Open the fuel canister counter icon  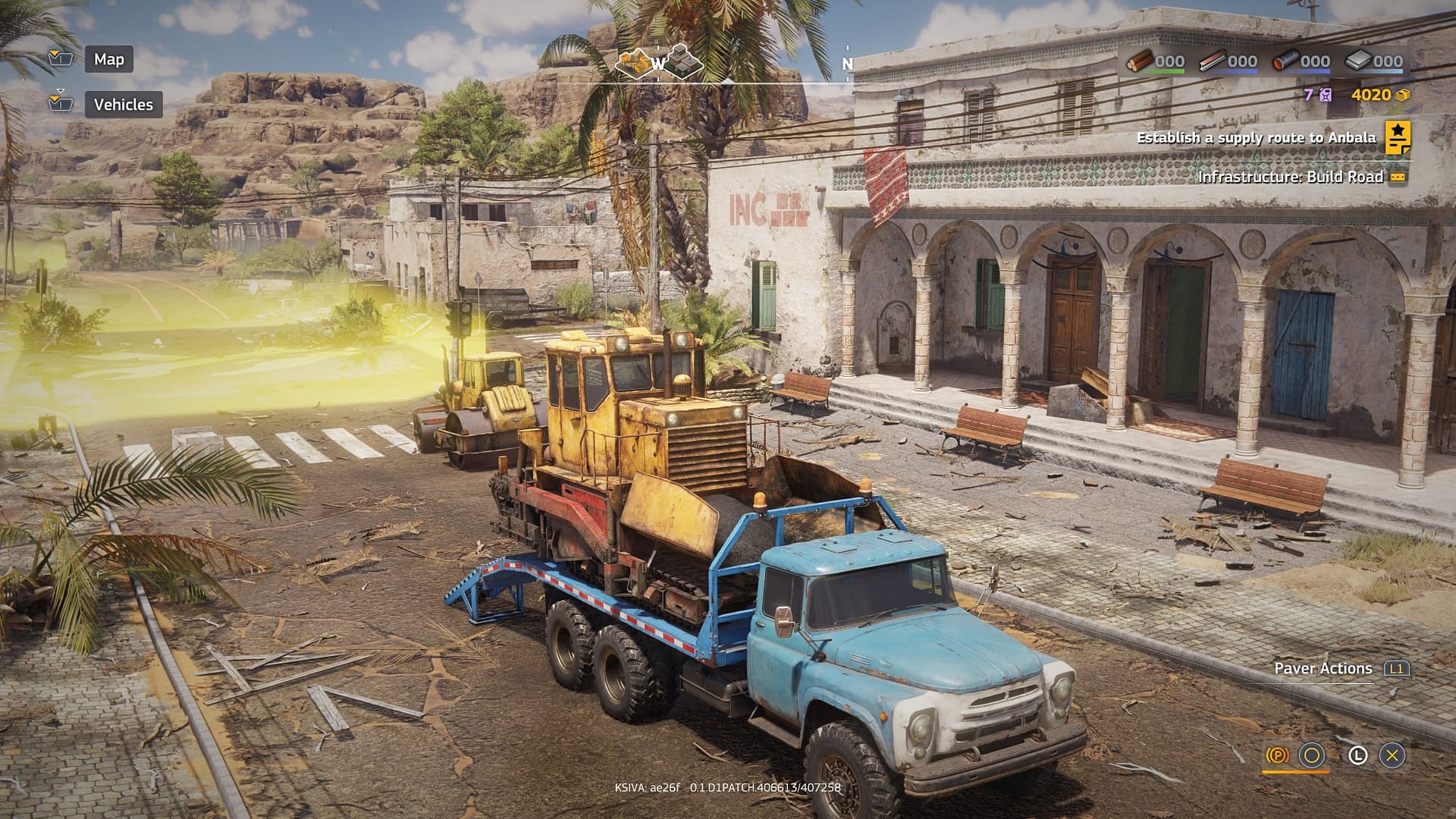1326,96
